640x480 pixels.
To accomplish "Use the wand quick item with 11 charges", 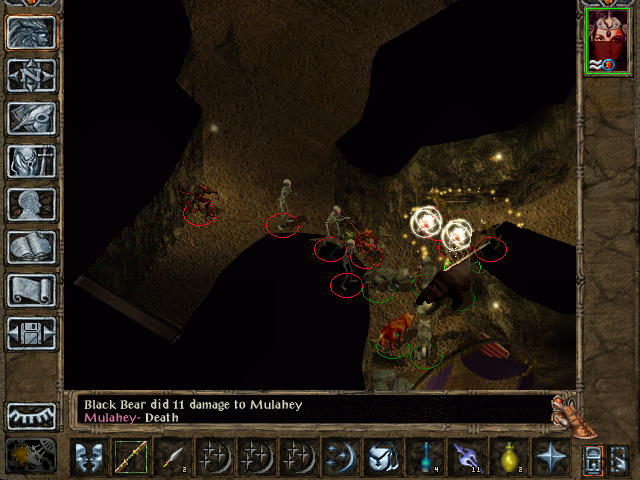I will [x=466, y=458].
